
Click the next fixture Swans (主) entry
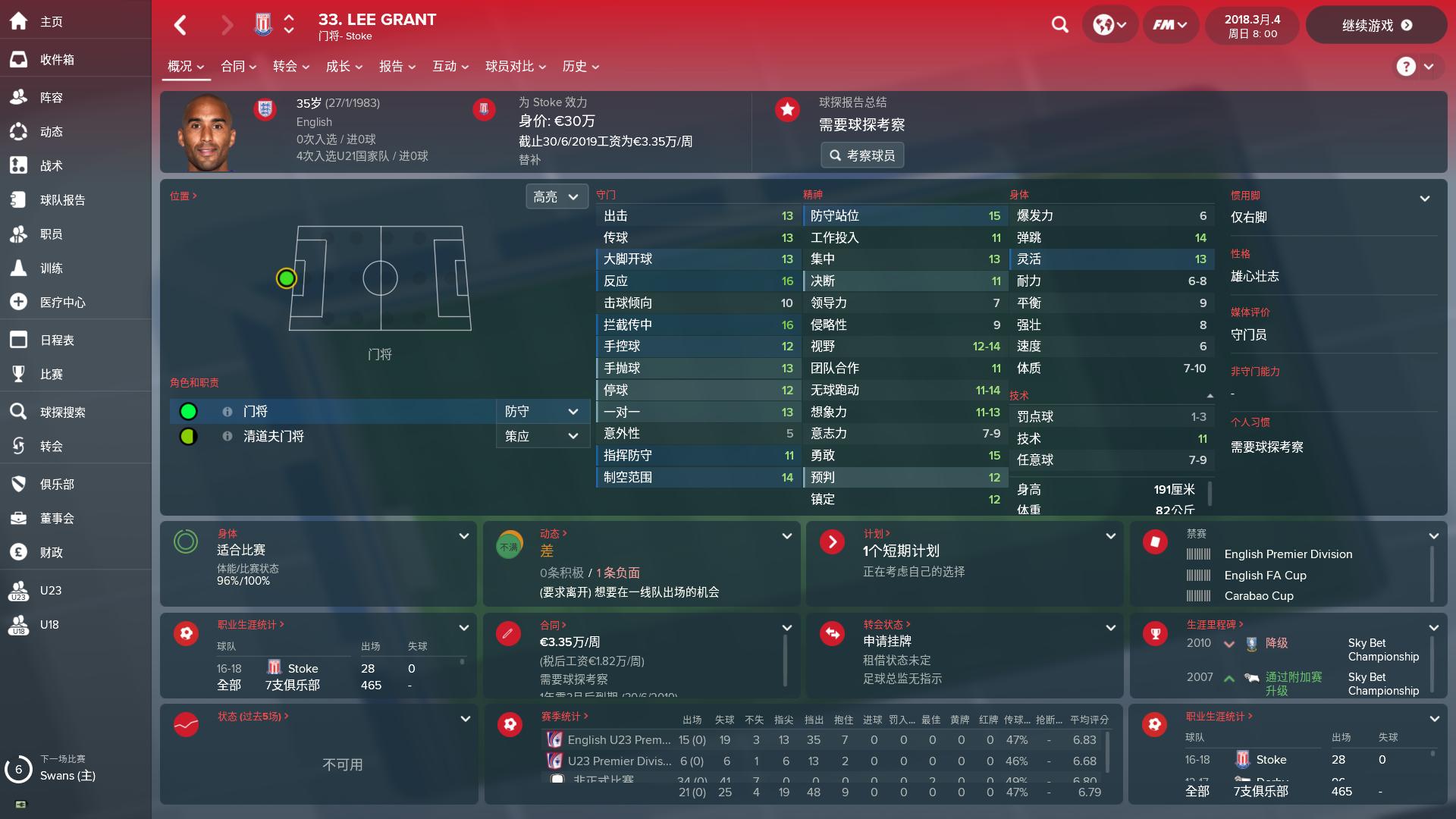coord(67,777)
